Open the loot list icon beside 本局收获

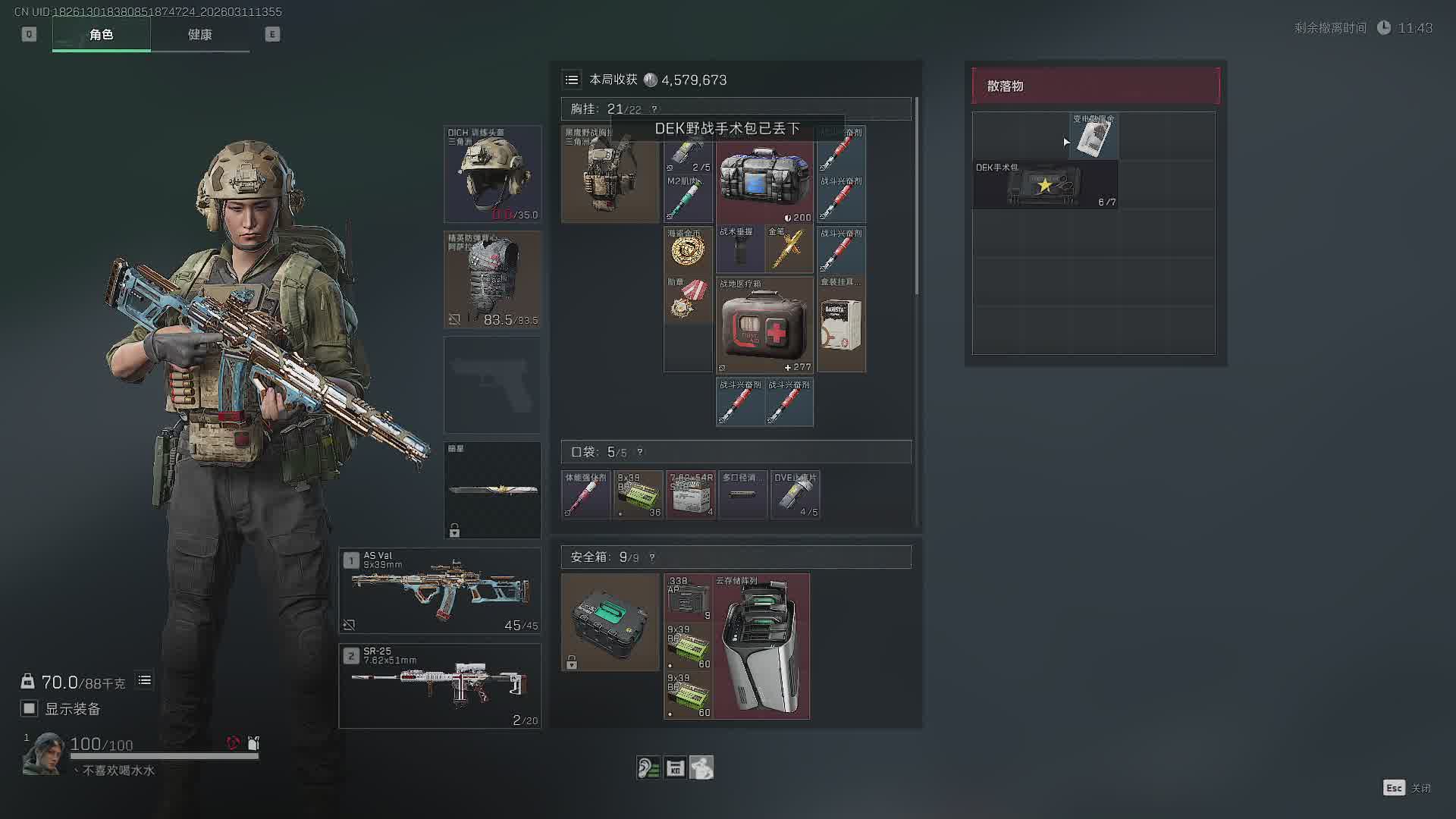(x=572, y=80)
